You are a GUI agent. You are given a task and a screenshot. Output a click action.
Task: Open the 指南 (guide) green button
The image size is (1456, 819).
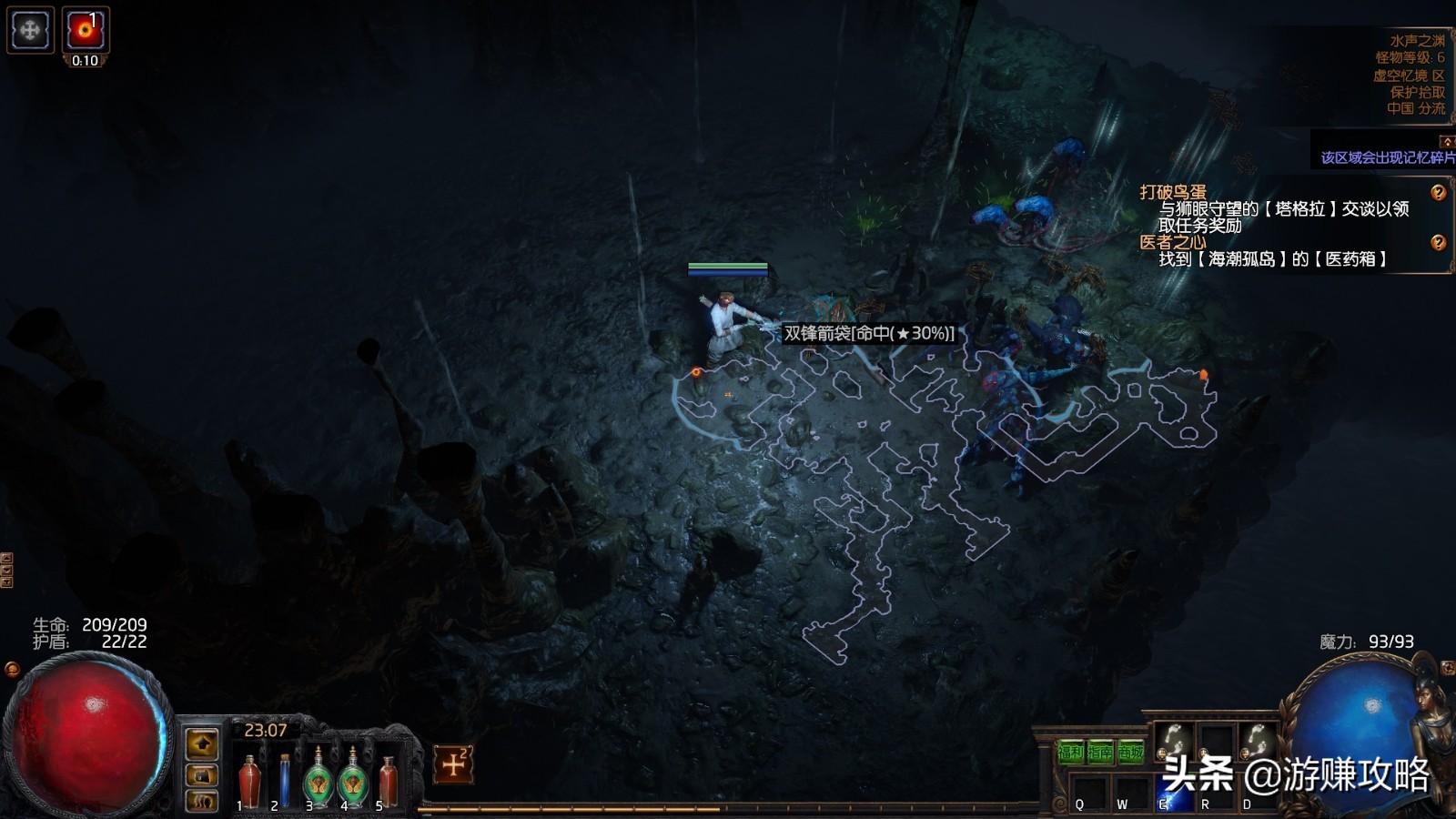coord(1101,752)
